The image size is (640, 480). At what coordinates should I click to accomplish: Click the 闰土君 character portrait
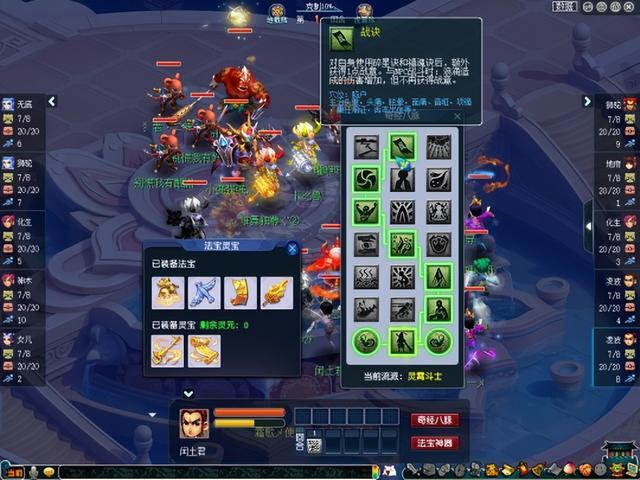[194, 424]
